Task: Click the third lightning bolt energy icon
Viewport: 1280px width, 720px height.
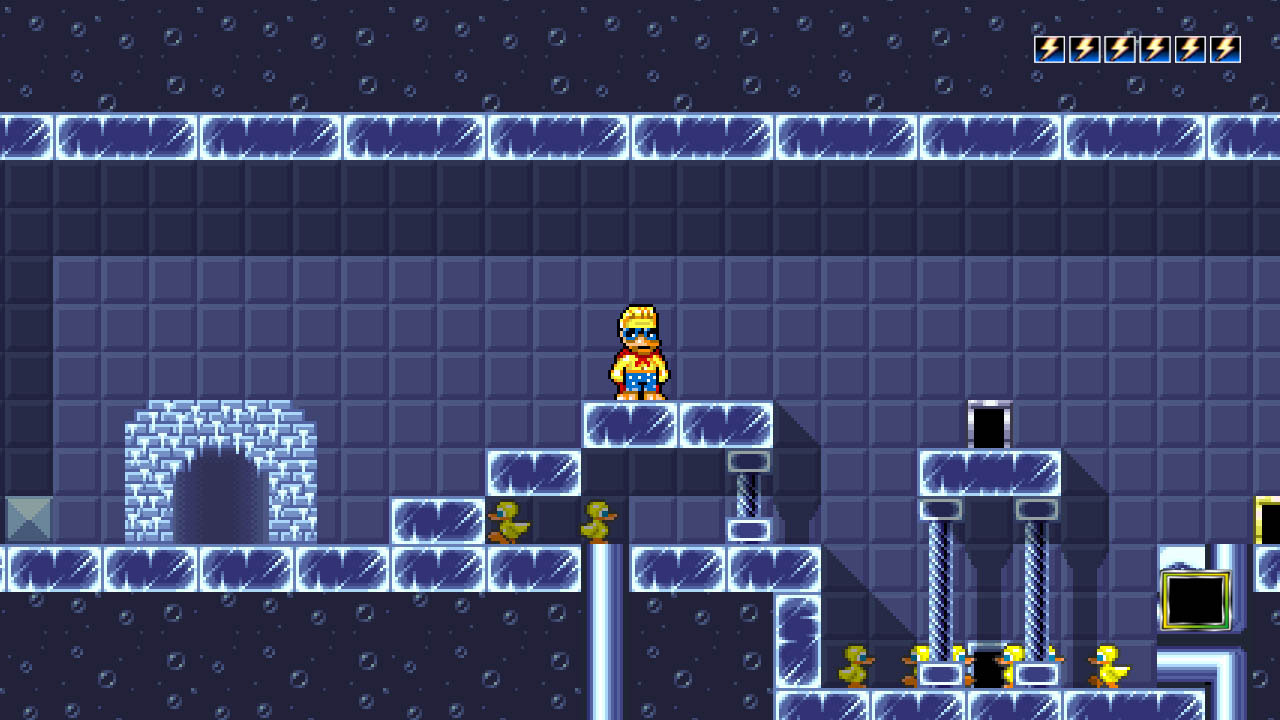Action: tap(1120, 47)
